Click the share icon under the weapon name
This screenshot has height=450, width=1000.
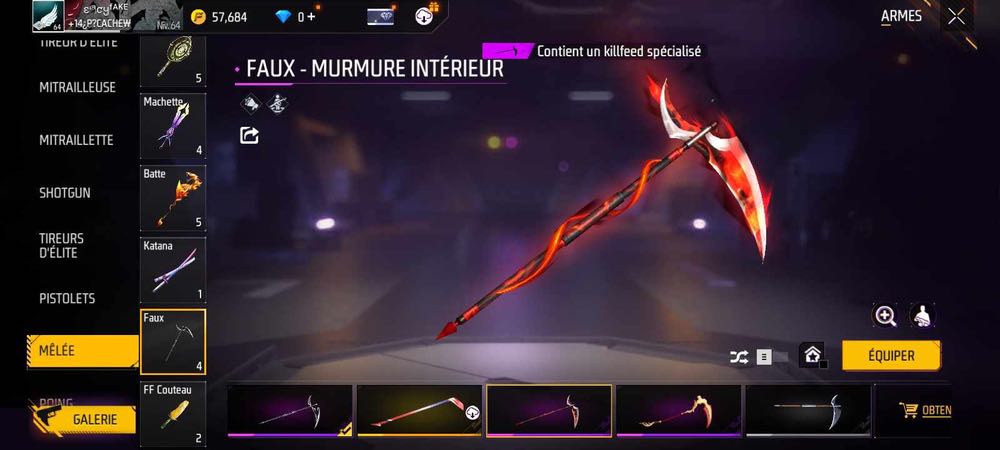250,135
